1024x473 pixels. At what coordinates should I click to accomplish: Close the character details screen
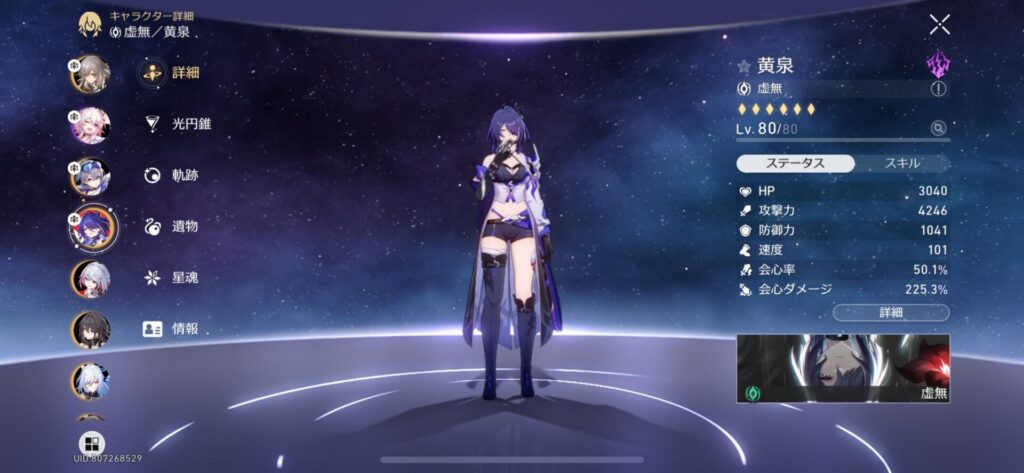939,25
